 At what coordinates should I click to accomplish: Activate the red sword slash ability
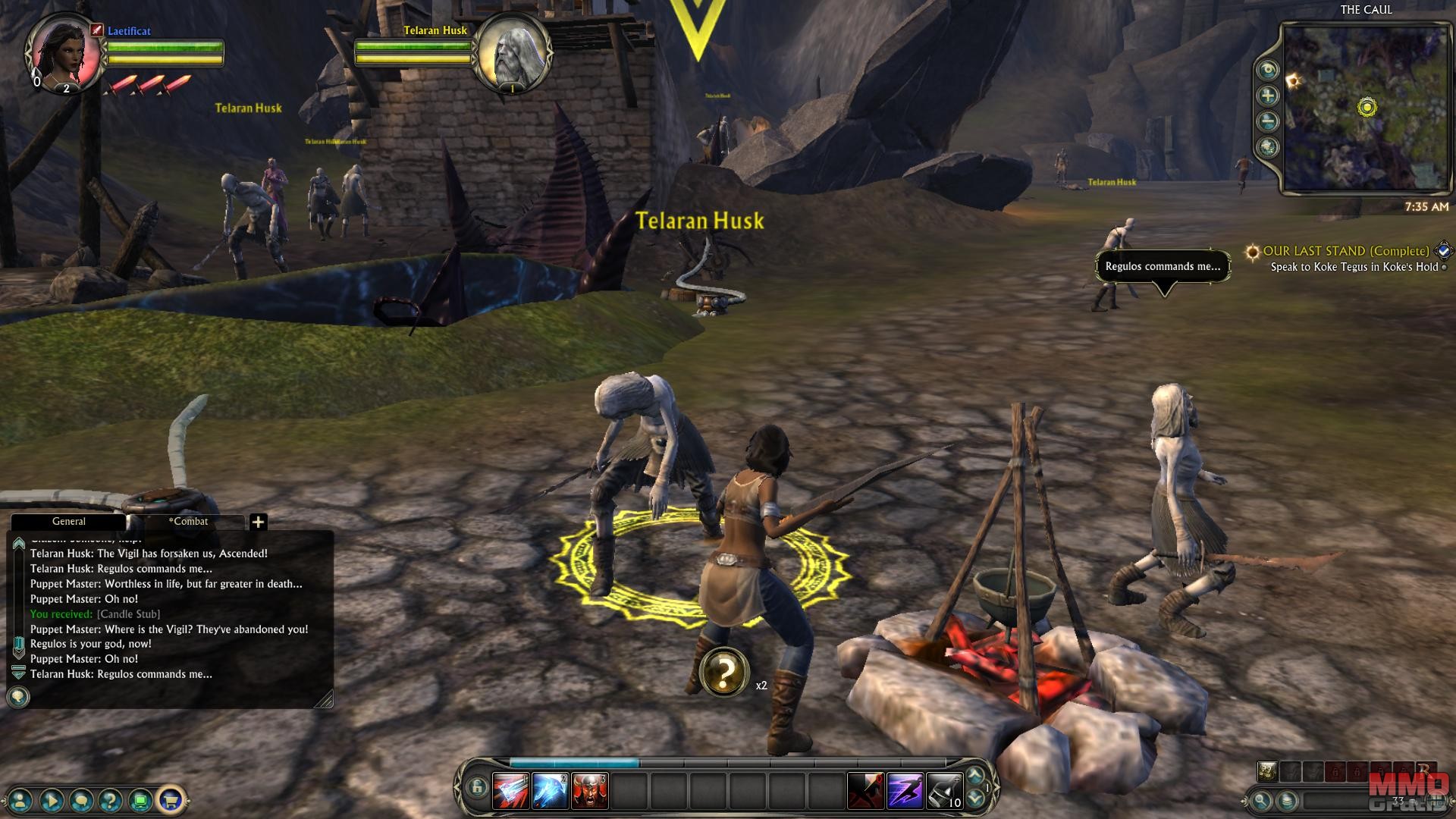[510, 790]
